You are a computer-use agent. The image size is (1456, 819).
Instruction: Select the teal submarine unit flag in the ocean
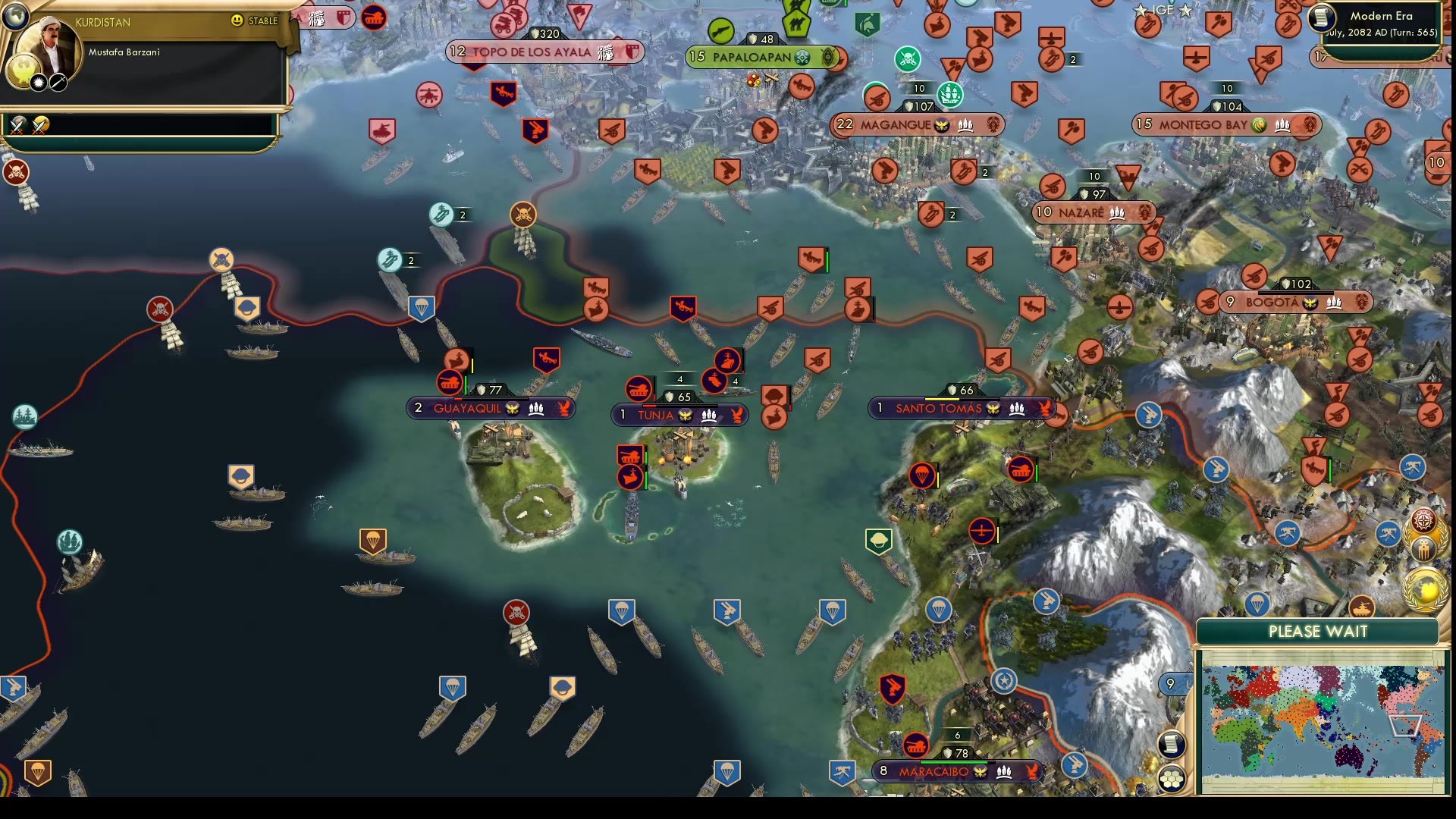pos(388,259)
